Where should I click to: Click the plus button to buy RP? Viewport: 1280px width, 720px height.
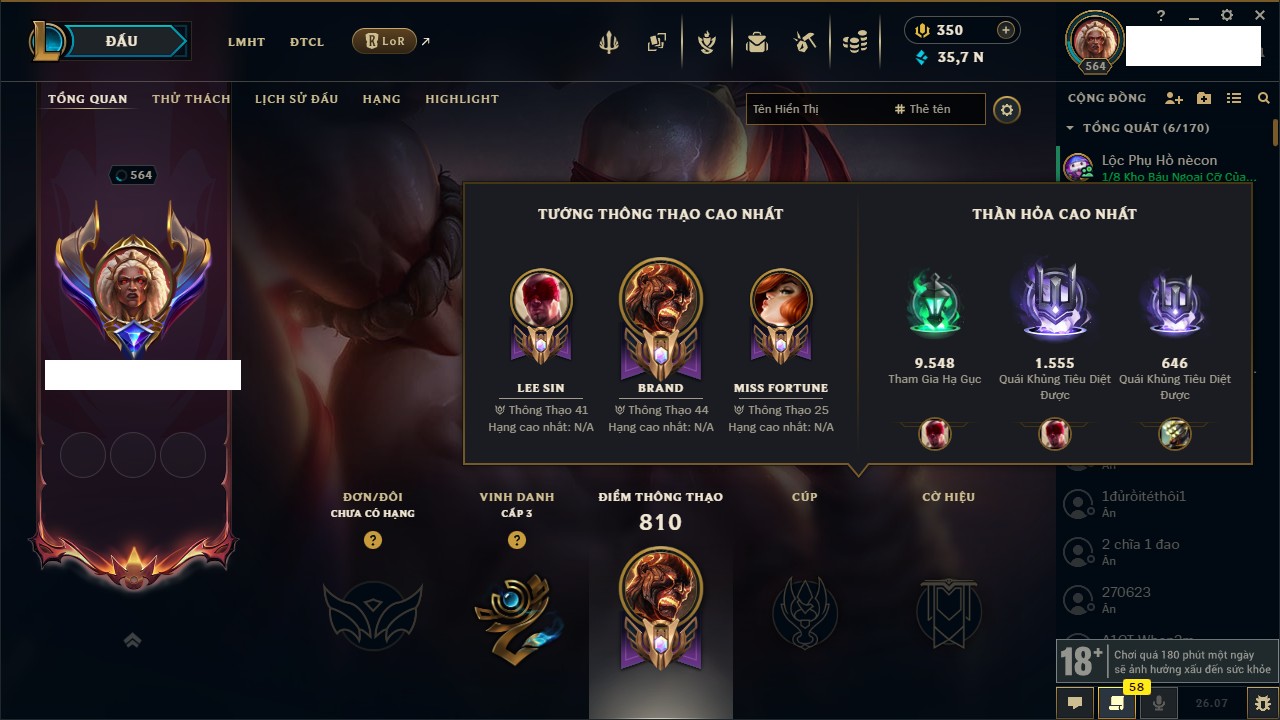(x=1005, y=30)
